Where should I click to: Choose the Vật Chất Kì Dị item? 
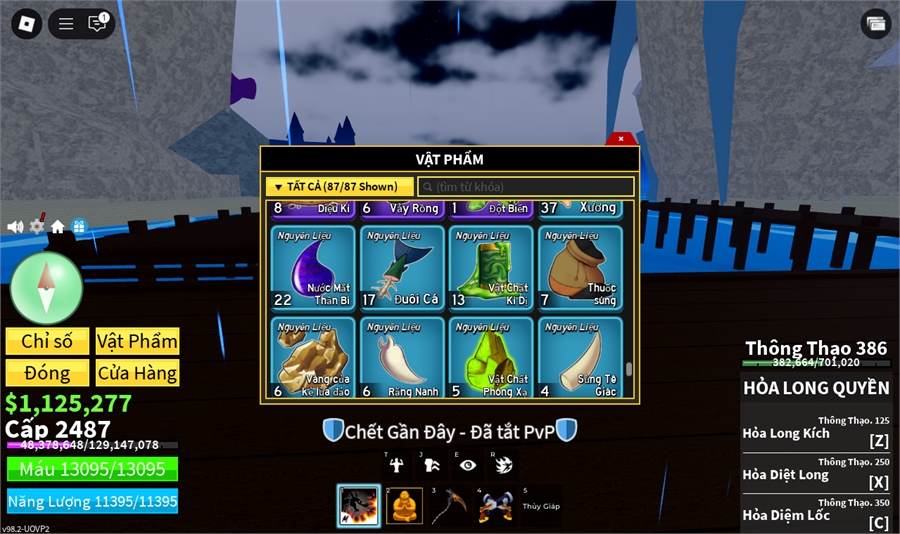[491, 269]
